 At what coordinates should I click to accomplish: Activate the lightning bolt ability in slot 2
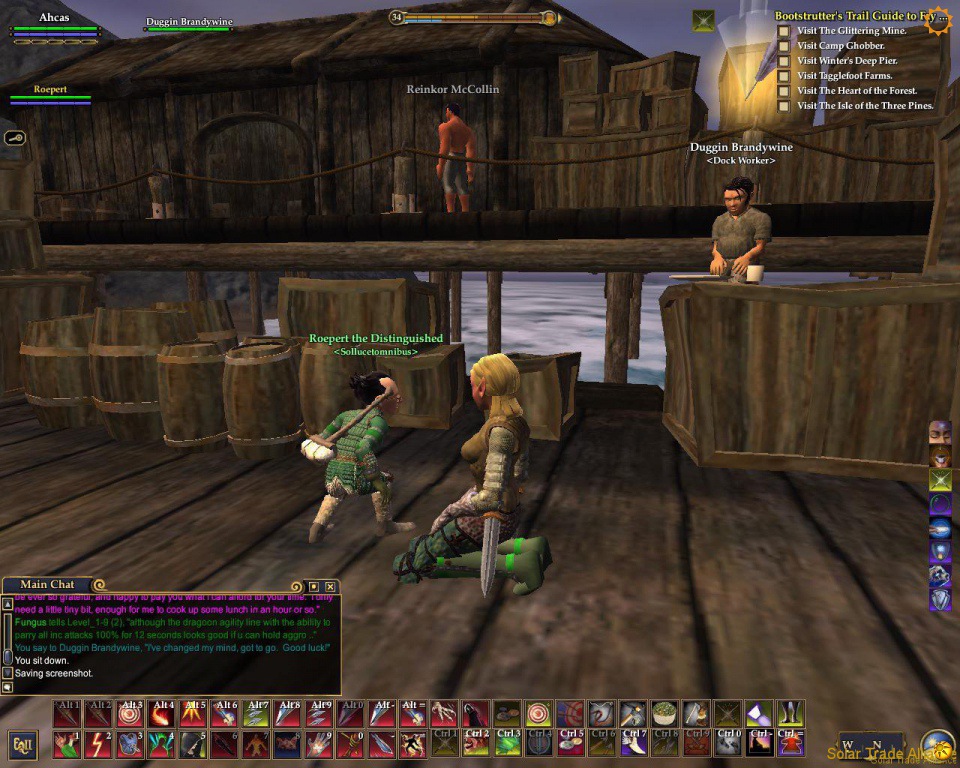point(99,745)
